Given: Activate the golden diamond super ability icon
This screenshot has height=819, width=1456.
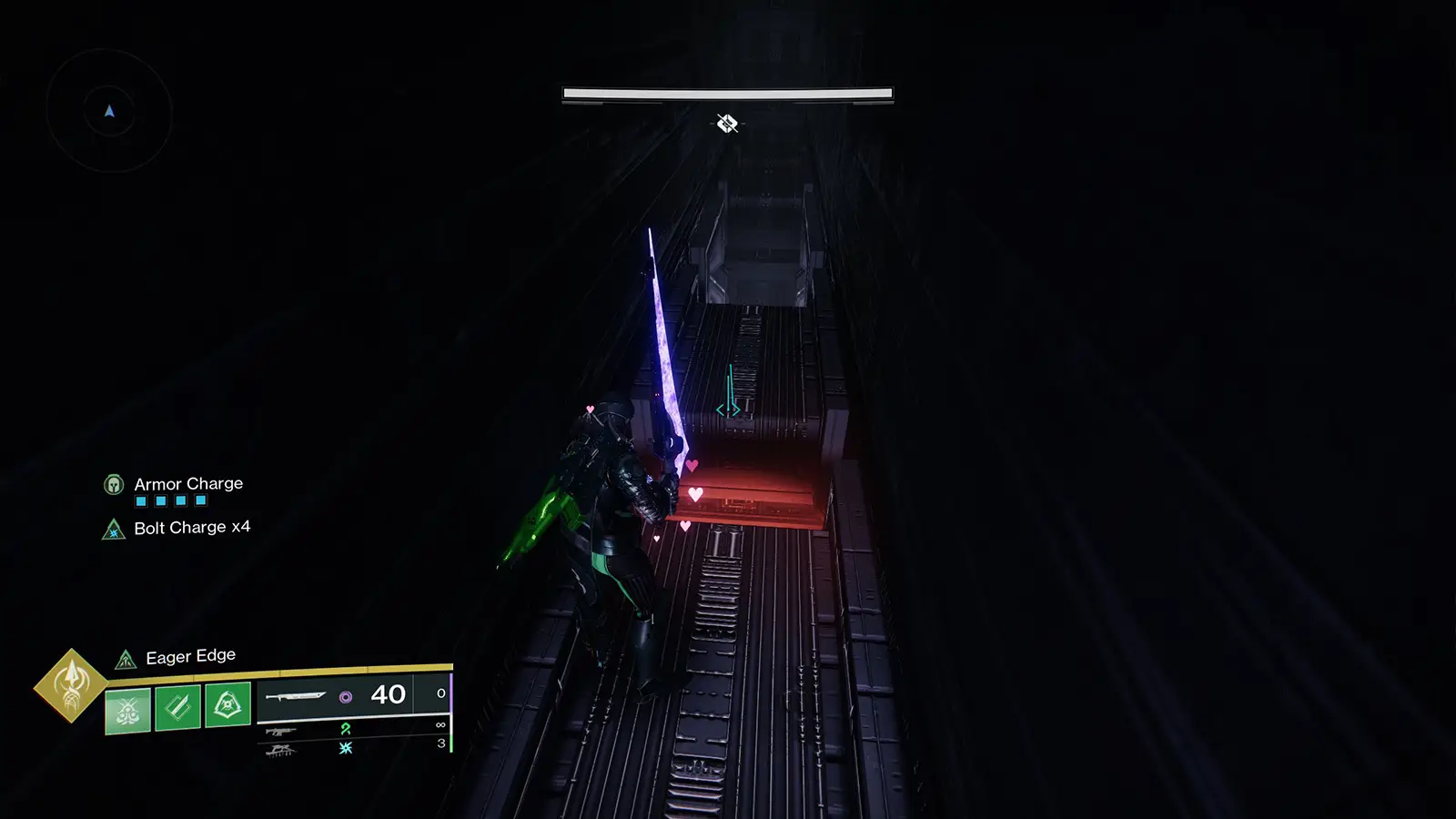Looking at the screenshot, I should (71, 685).
